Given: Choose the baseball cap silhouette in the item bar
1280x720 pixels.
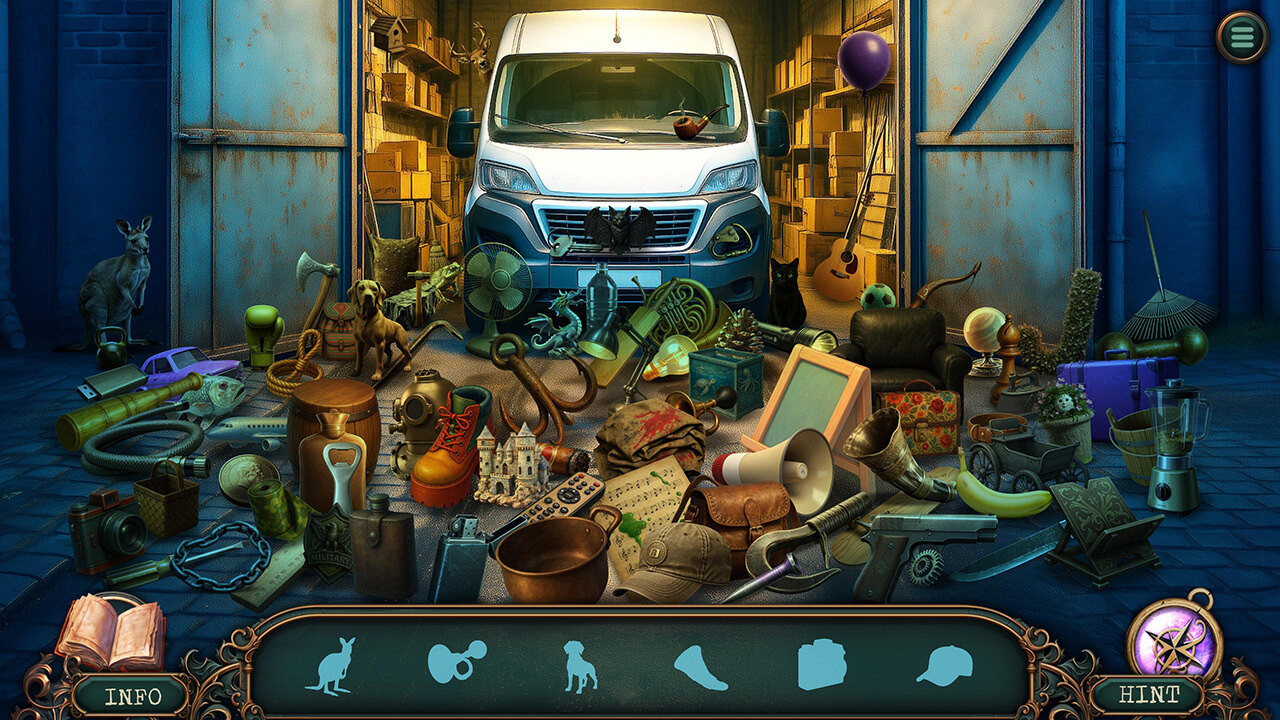Looking at the screenshot, I should [944, 665].
